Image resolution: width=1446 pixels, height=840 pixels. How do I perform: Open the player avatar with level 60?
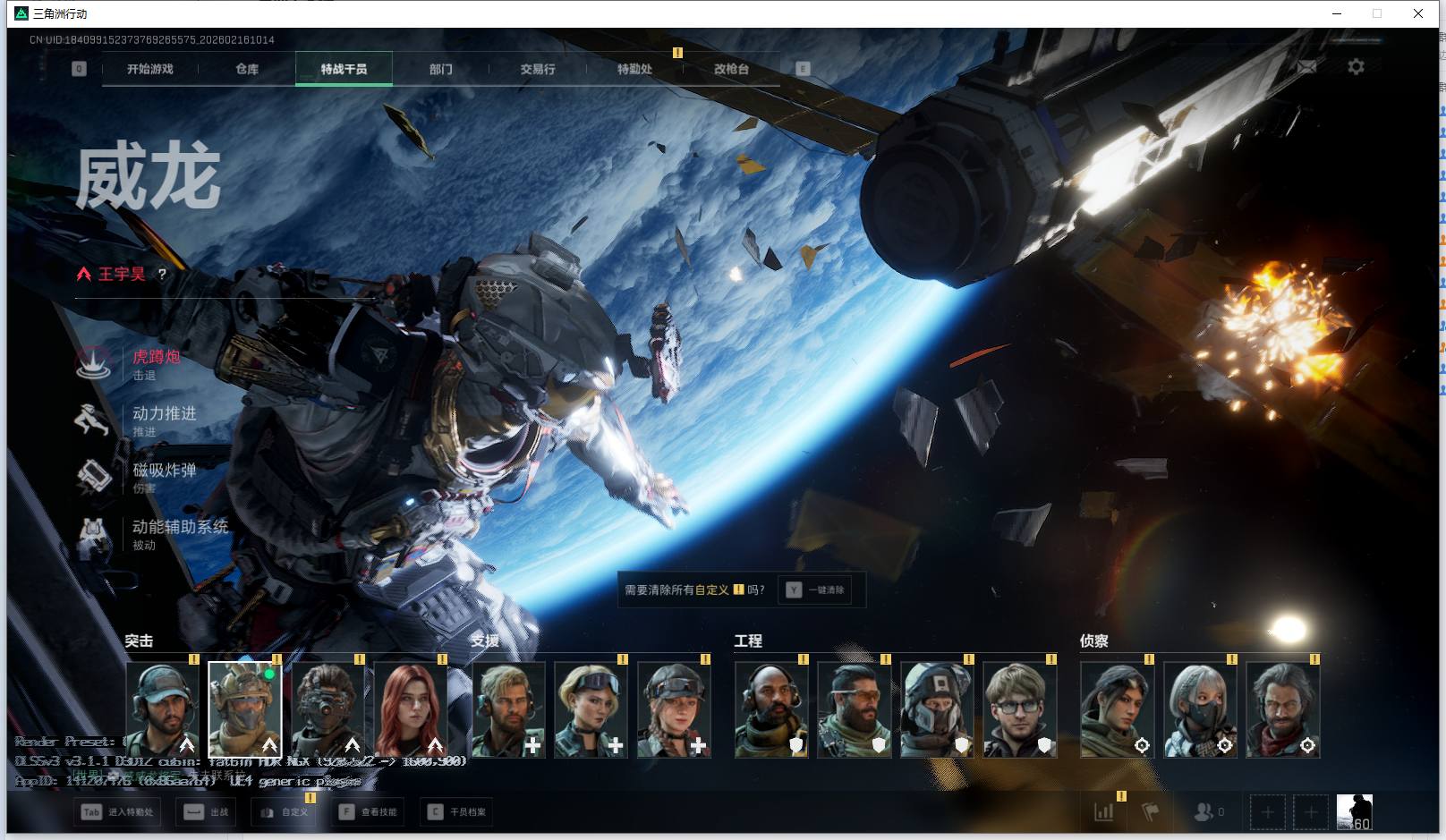1354,812
